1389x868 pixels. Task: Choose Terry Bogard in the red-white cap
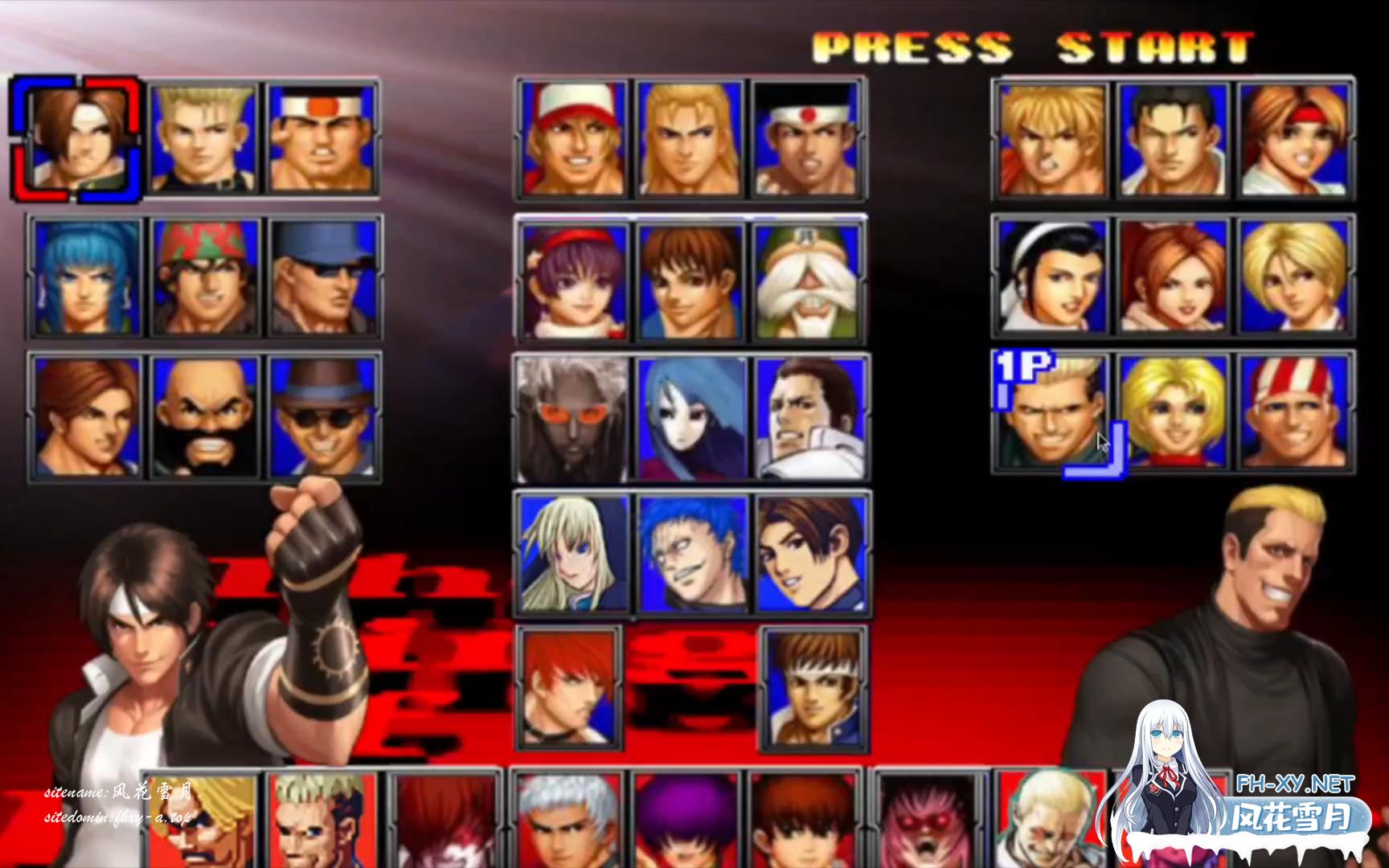click(x=572, y=140)
